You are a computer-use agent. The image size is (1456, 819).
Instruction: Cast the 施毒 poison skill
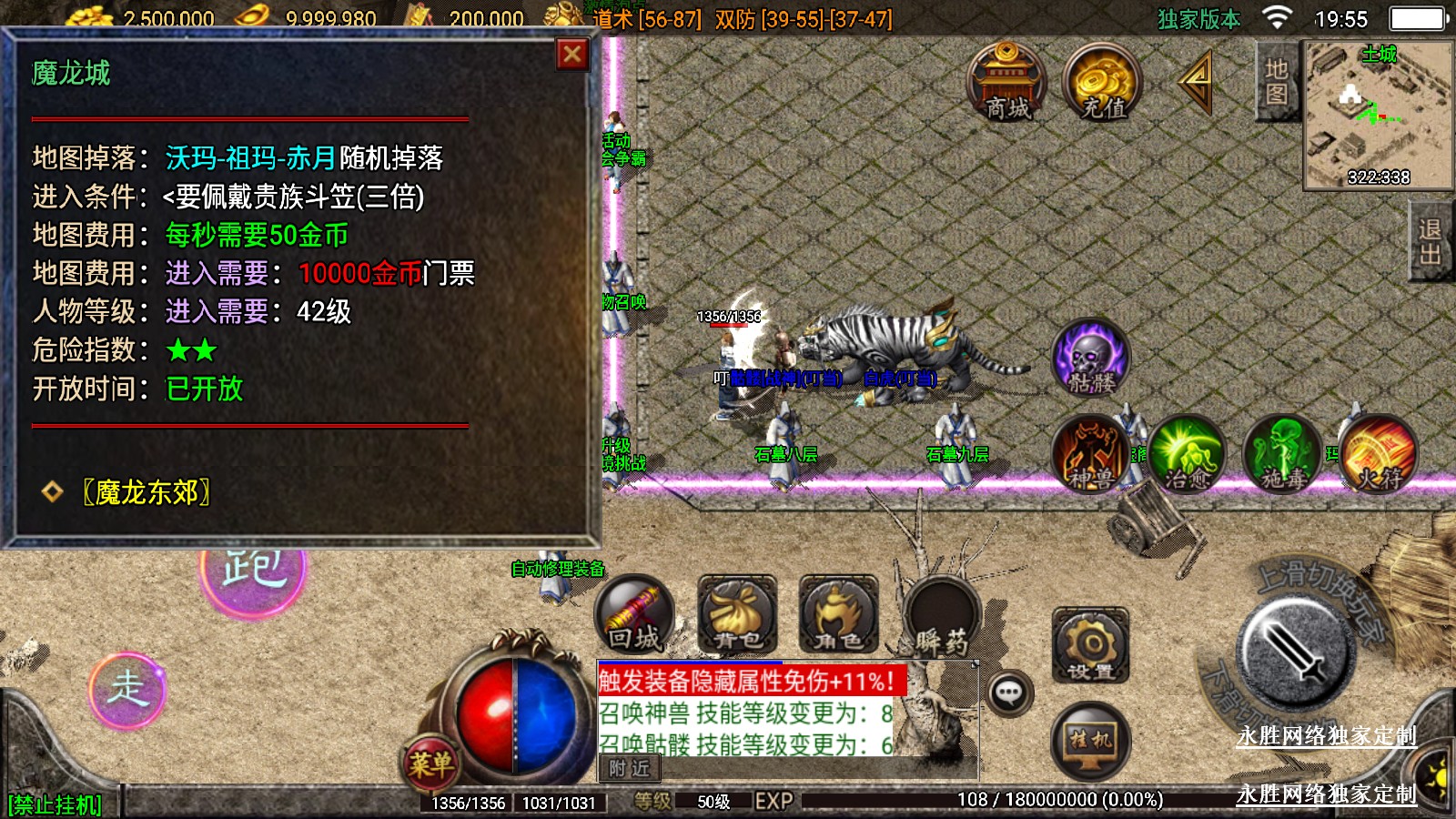pyautogui.click(x=1282, y=454)
